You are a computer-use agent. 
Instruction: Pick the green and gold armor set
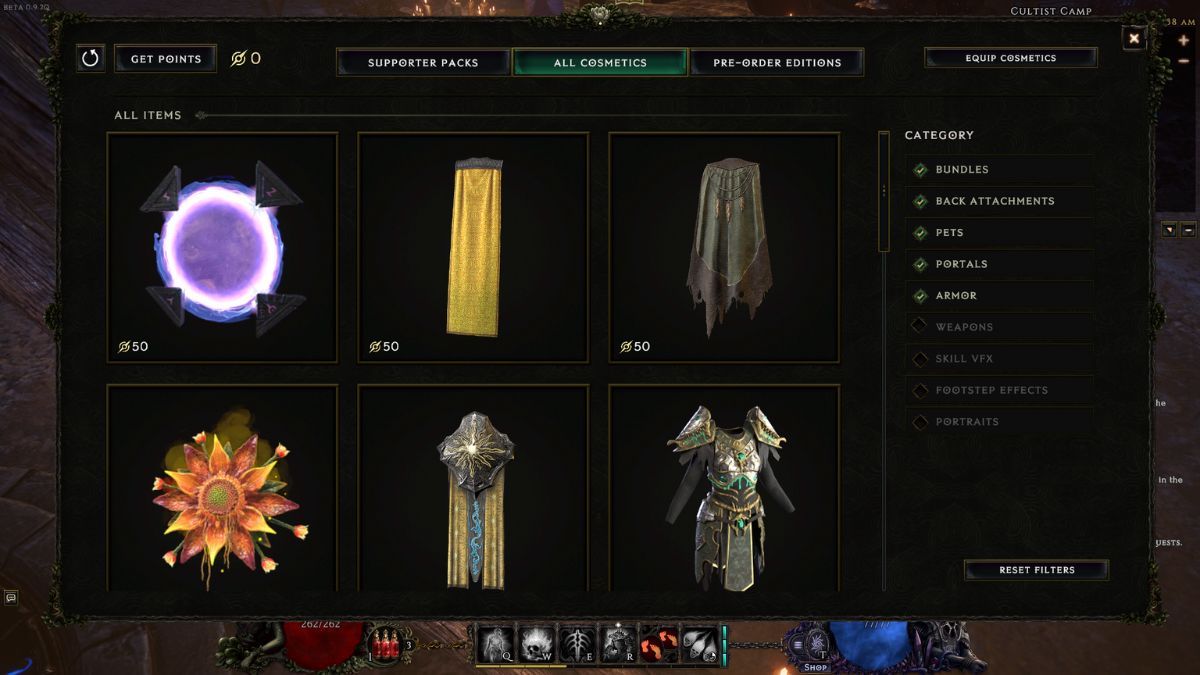click(724, 490)
